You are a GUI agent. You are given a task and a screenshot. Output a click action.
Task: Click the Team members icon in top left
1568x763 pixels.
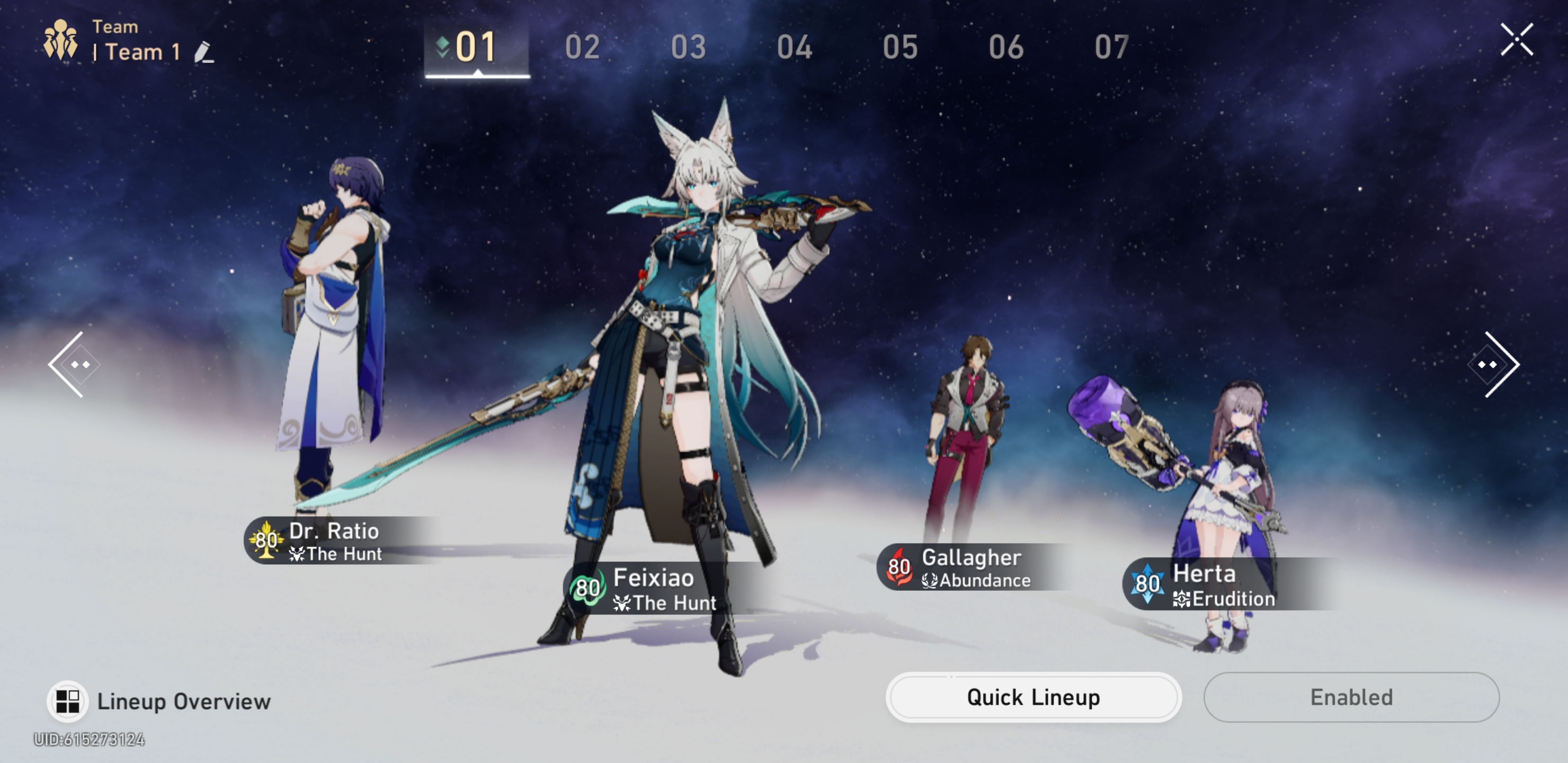coord(60,38)
